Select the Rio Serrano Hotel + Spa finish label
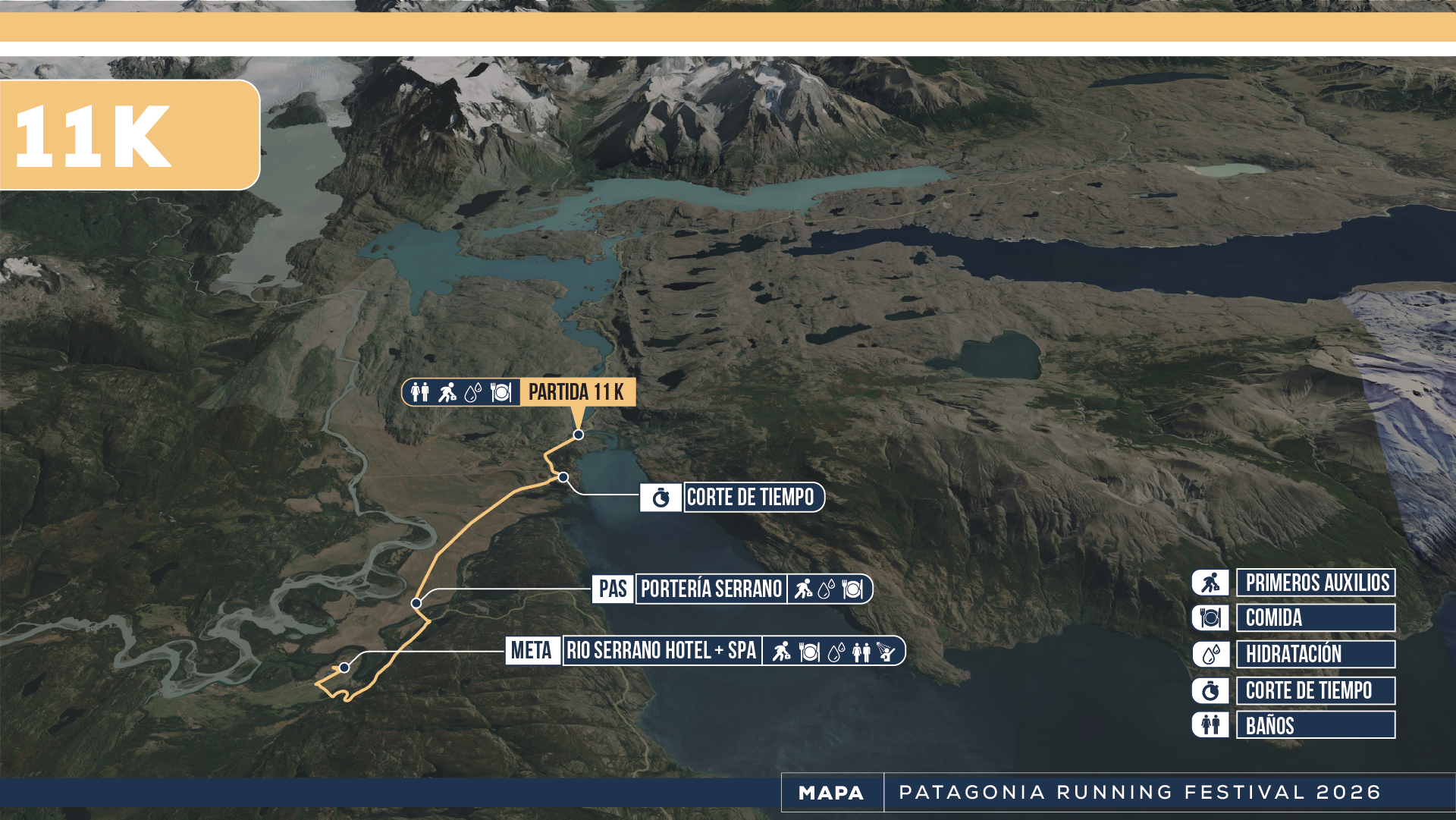 tap(661, 651)
